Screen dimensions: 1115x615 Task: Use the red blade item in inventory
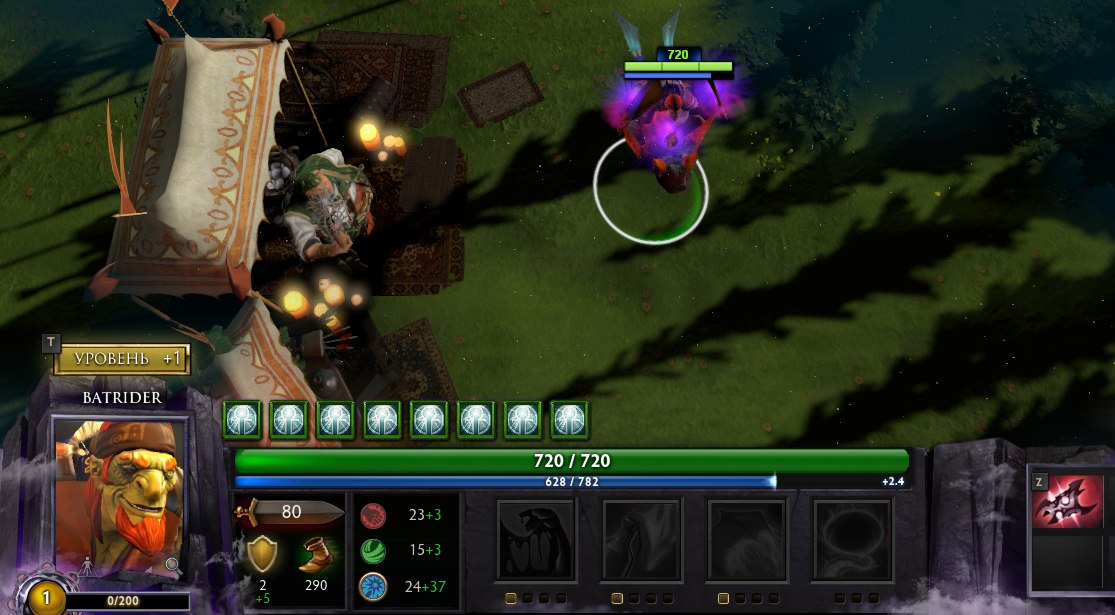click(1067, 502)
